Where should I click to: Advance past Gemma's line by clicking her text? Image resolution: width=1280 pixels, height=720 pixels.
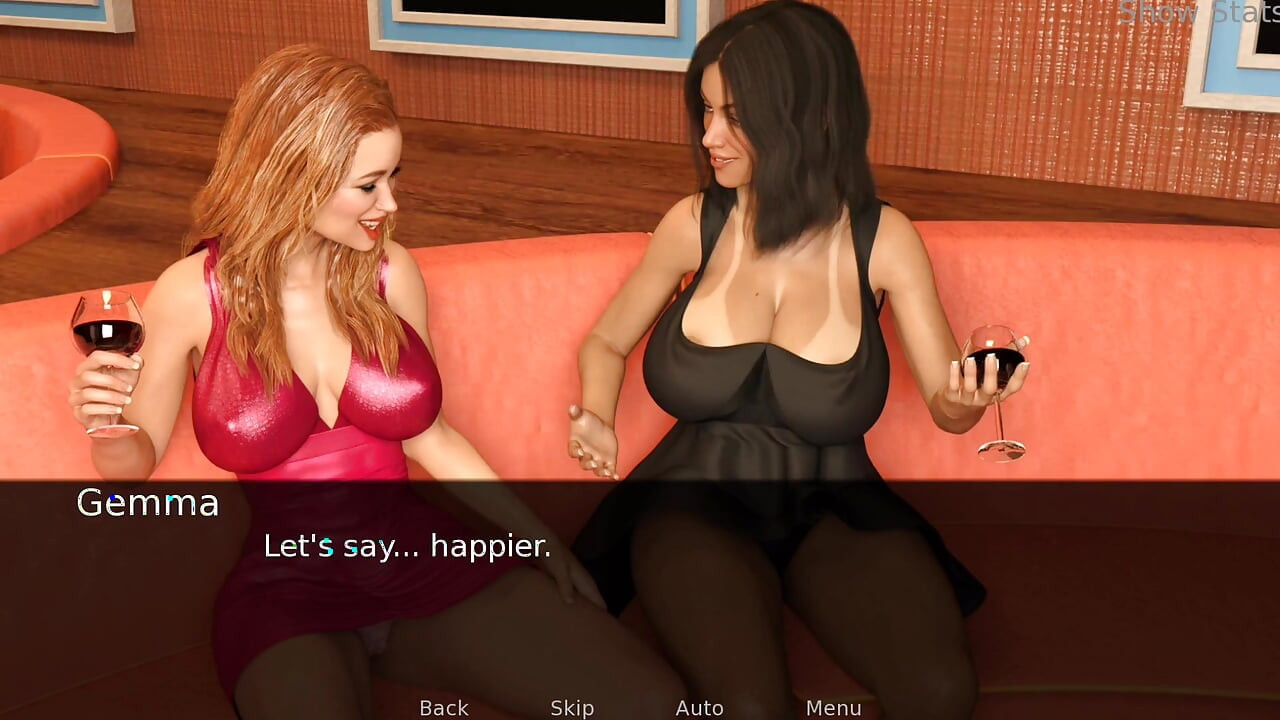pyautogui.click(x=406, y=547)
